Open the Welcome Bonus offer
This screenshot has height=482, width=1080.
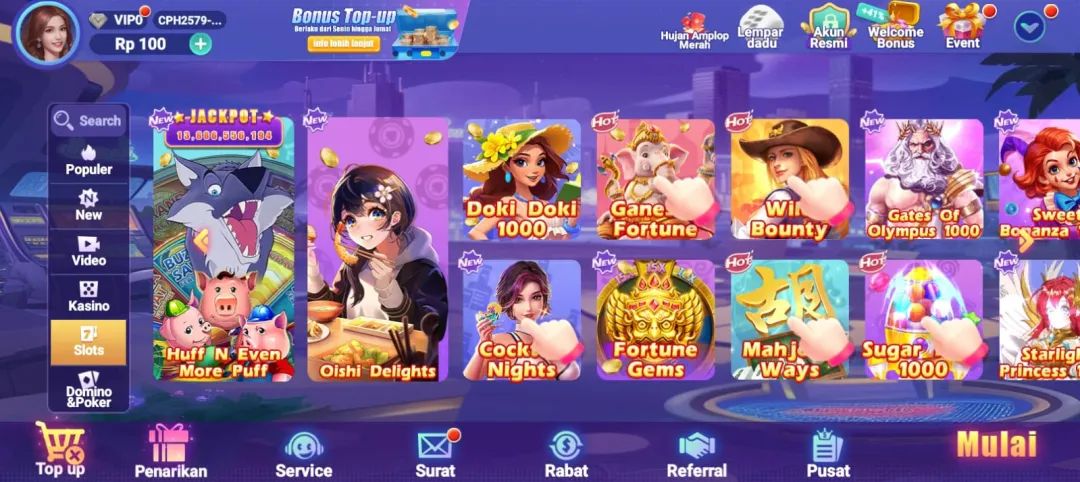point(895,27)
